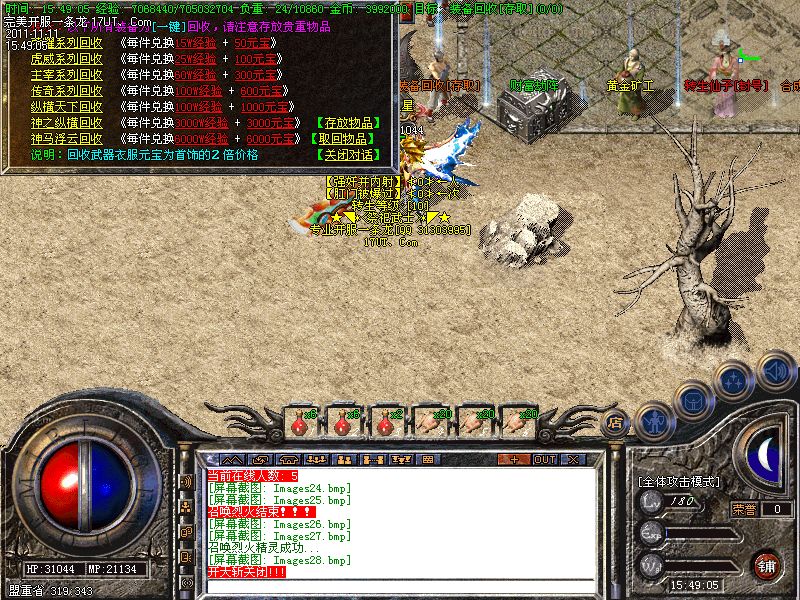Screen dimensions: 800x600
Task: Open the red 铺 stall button
Action: tap(767, 565)
